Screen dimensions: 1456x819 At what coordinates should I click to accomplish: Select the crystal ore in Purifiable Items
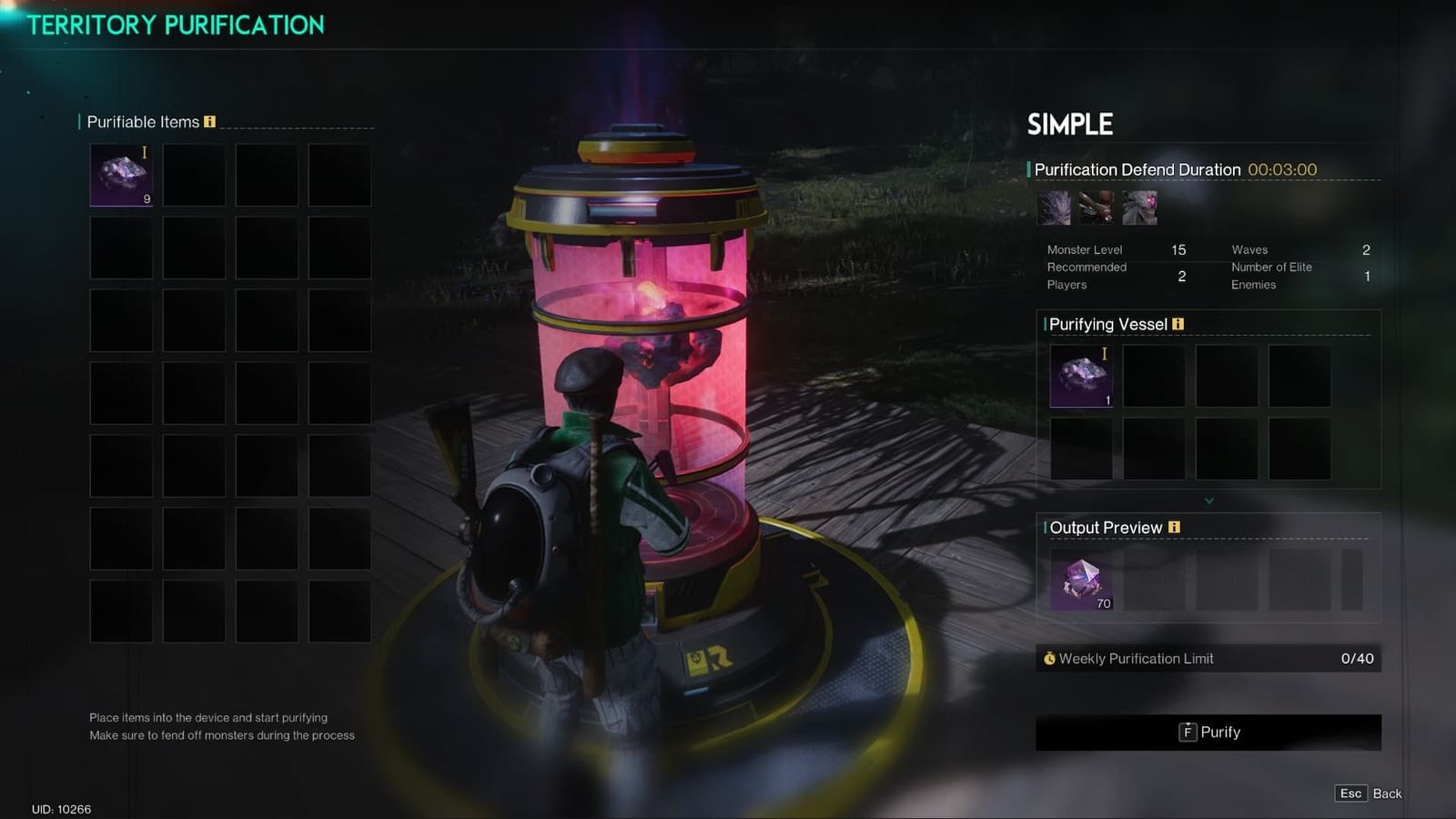tap(121, 175)
